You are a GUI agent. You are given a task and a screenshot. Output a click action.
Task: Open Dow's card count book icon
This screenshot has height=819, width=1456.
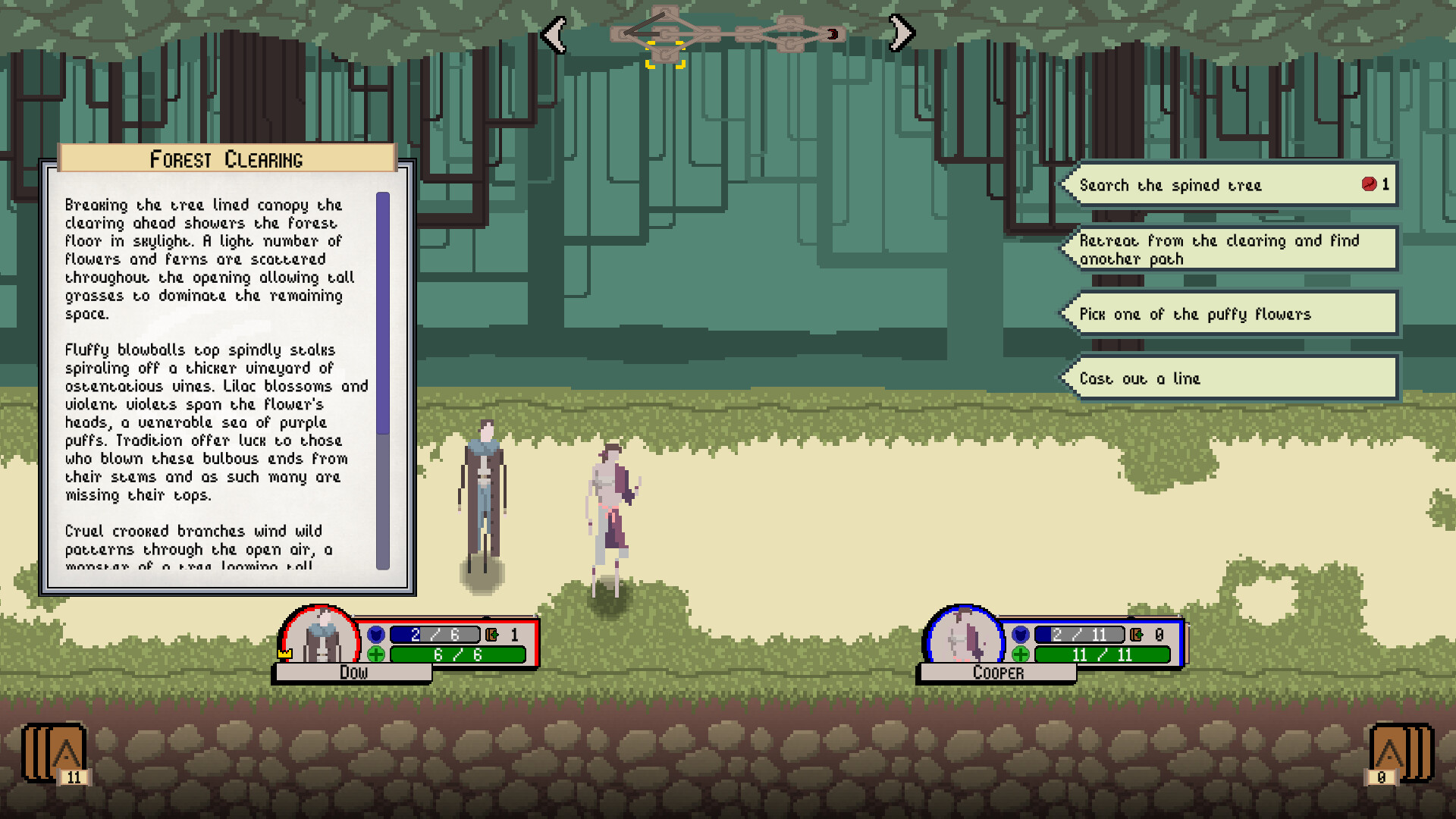point(492,635)
